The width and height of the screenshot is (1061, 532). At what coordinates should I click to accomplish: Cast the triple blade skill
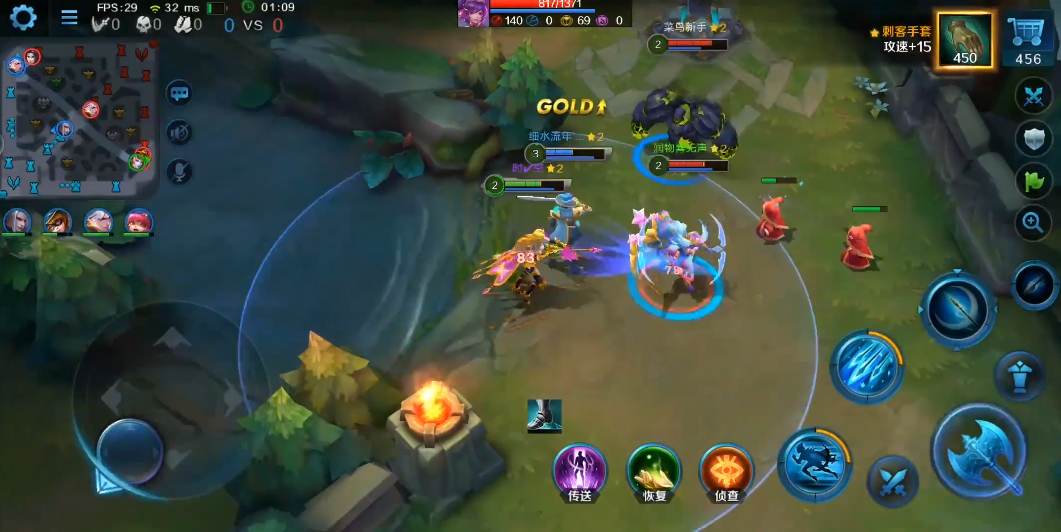point(866,367)
